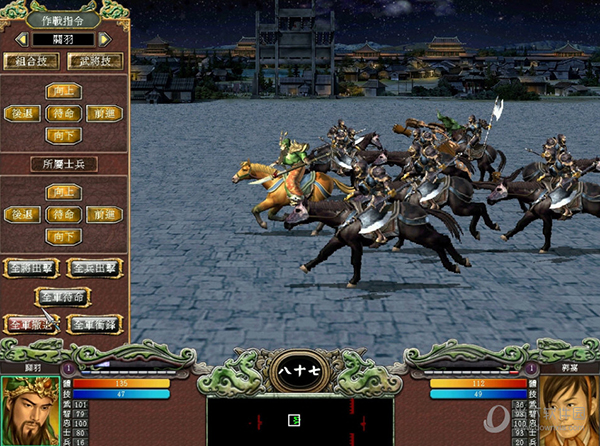The height and width of the screenshot is (446, 600).
Task: Order the general to 前進 (advance)
Action: click(105, 114)
